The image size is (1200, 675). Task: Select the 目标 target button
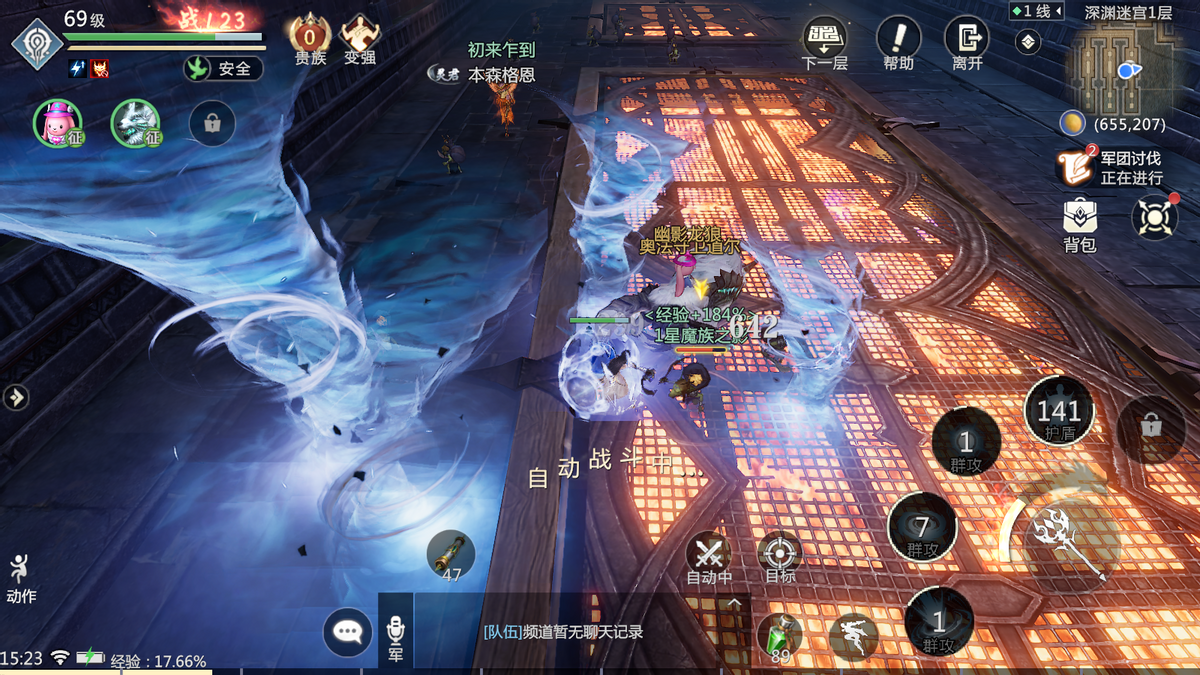780,556
